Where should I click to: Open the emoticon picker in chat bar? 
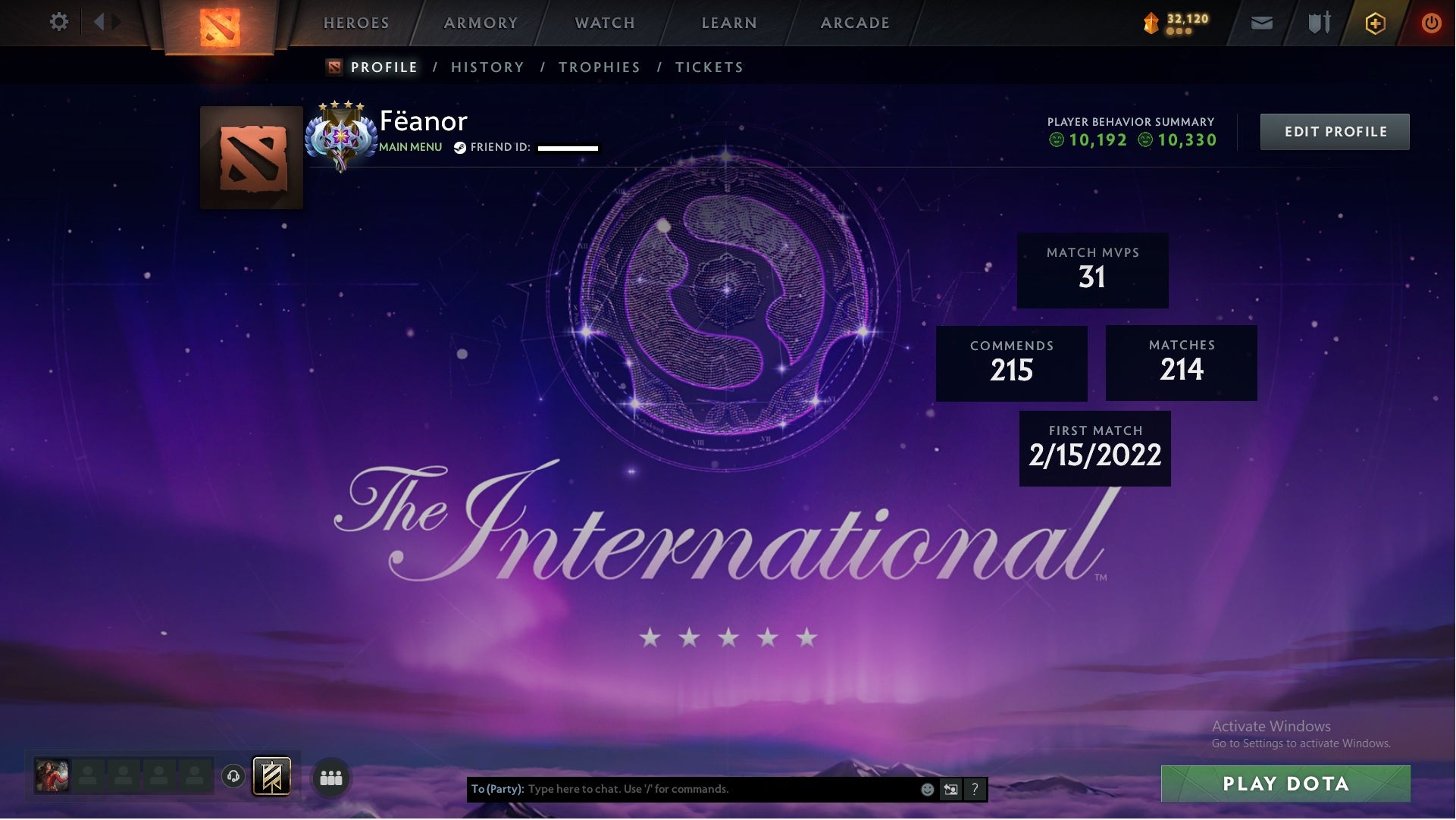click(x=927, y=789)
